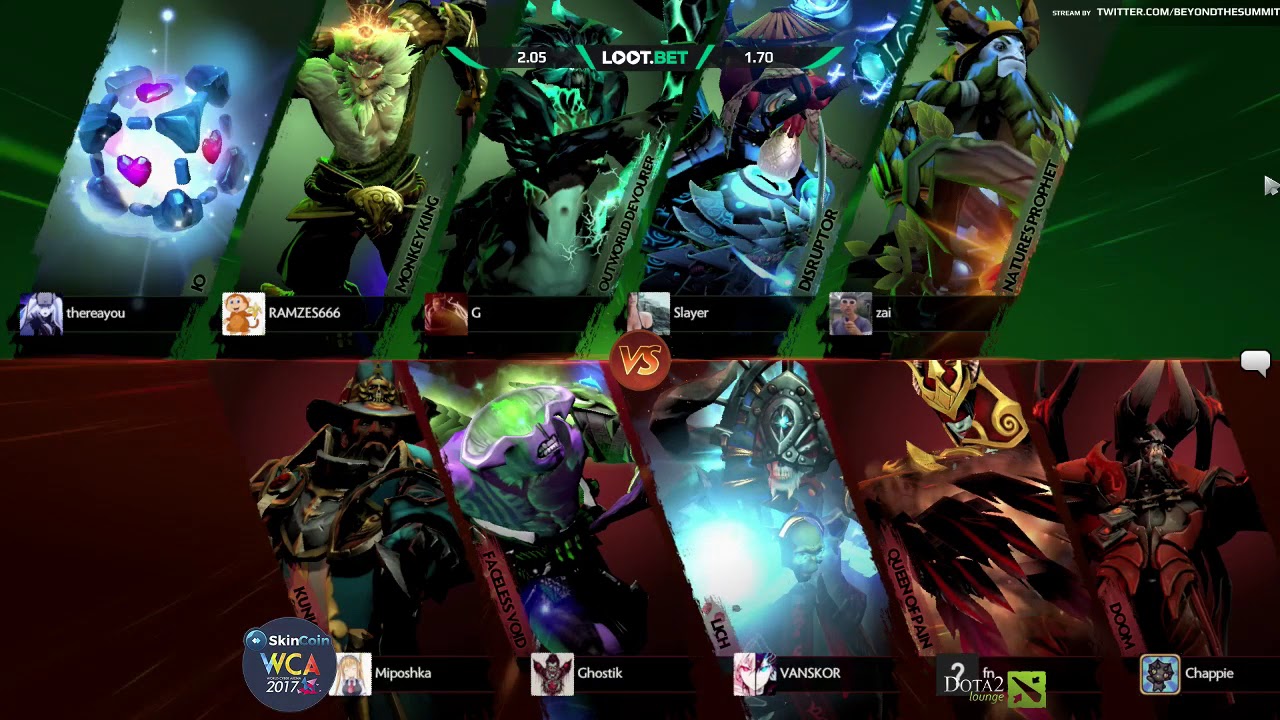Choose player G's name entry
This screenshot has width=1280, height=720.
click(x=476, y=313)
